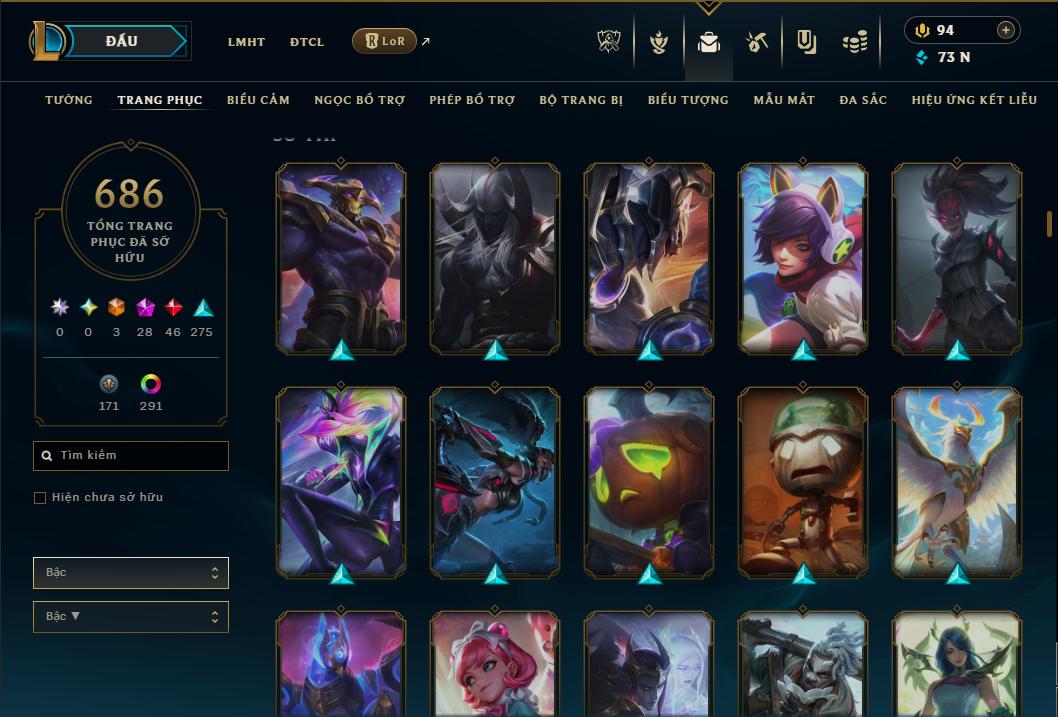Image resolution: width=1058 pixels, height=717 pixels.
Task: Switch to the ĐA SẮC tab
Action: tap(863, 100)
